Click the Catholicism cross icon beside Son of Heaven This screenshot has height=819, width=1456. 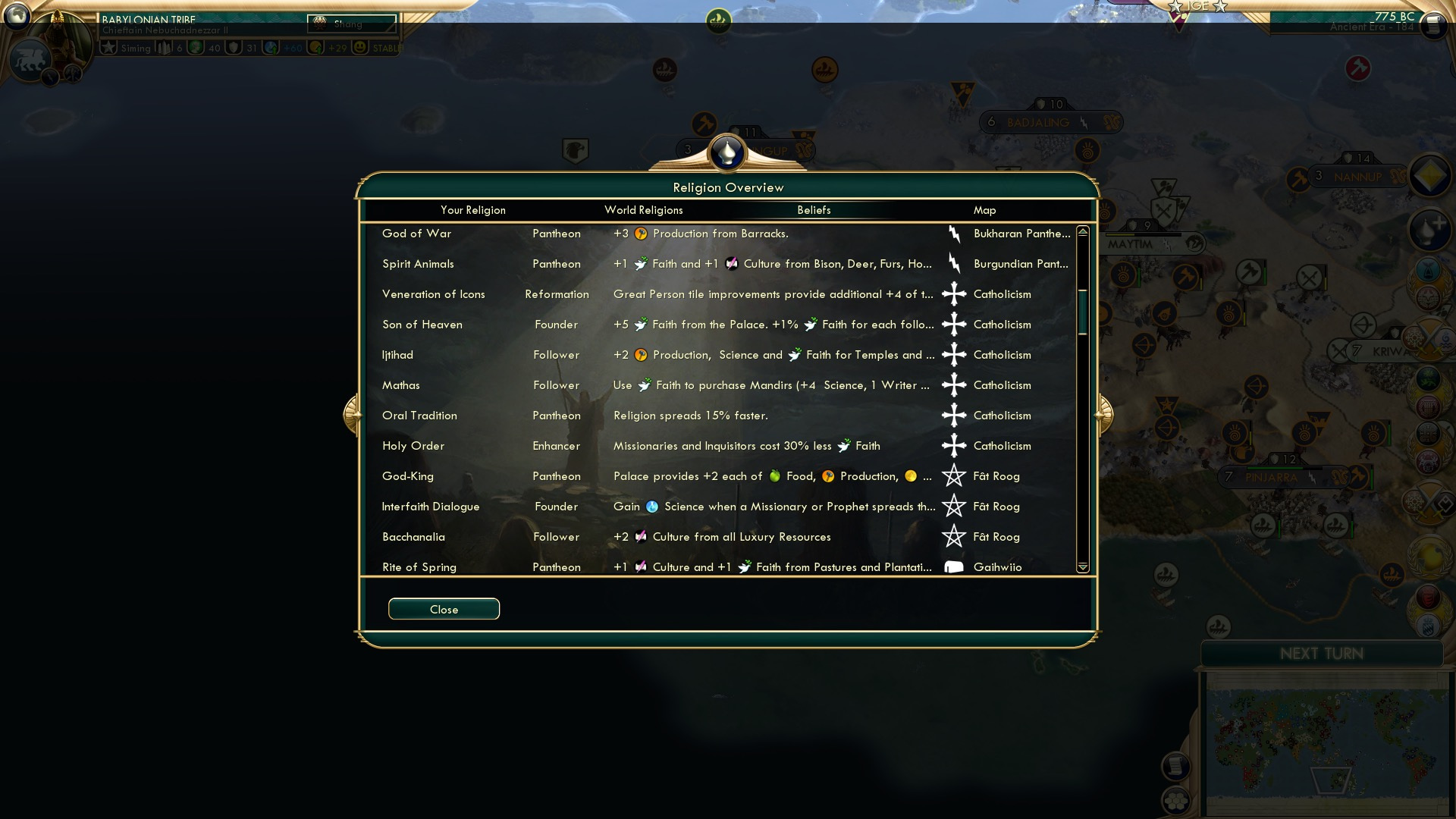[954, 324]
